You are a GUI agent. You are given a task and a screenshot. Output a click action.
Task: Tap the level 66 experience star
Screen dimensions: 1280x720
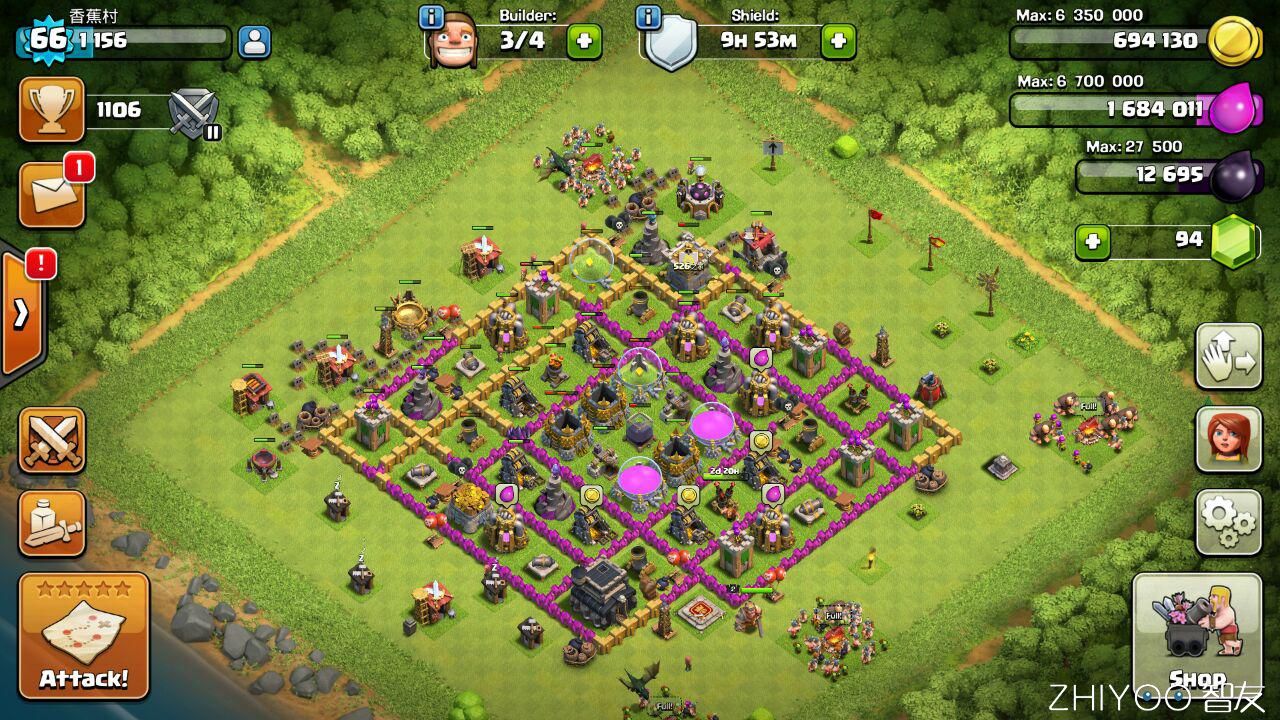(47, 40)
